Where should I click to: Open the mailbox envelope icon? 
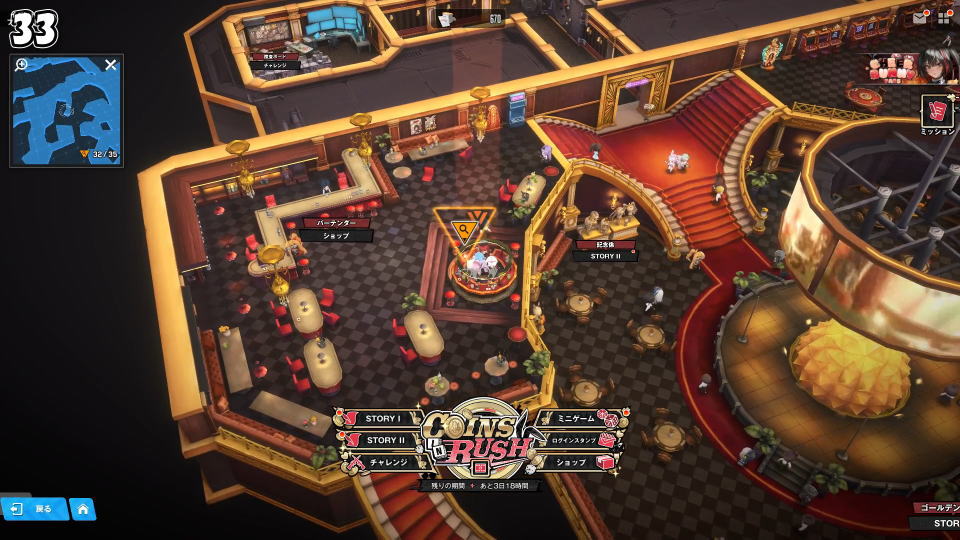(x=919, y=17)
